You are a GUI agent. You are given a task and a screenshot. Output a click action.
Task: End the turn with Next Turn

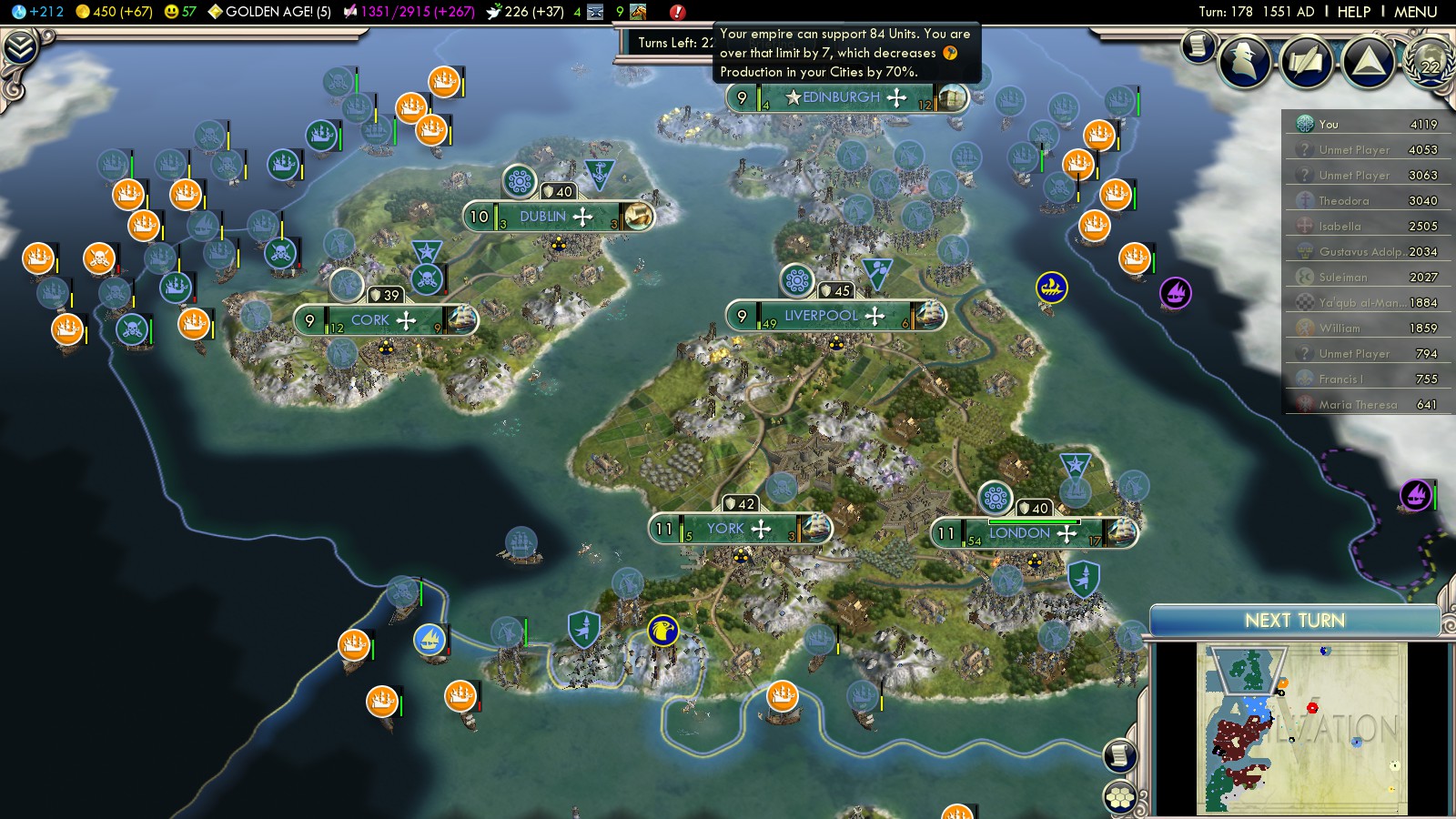tap(1294, 621)
